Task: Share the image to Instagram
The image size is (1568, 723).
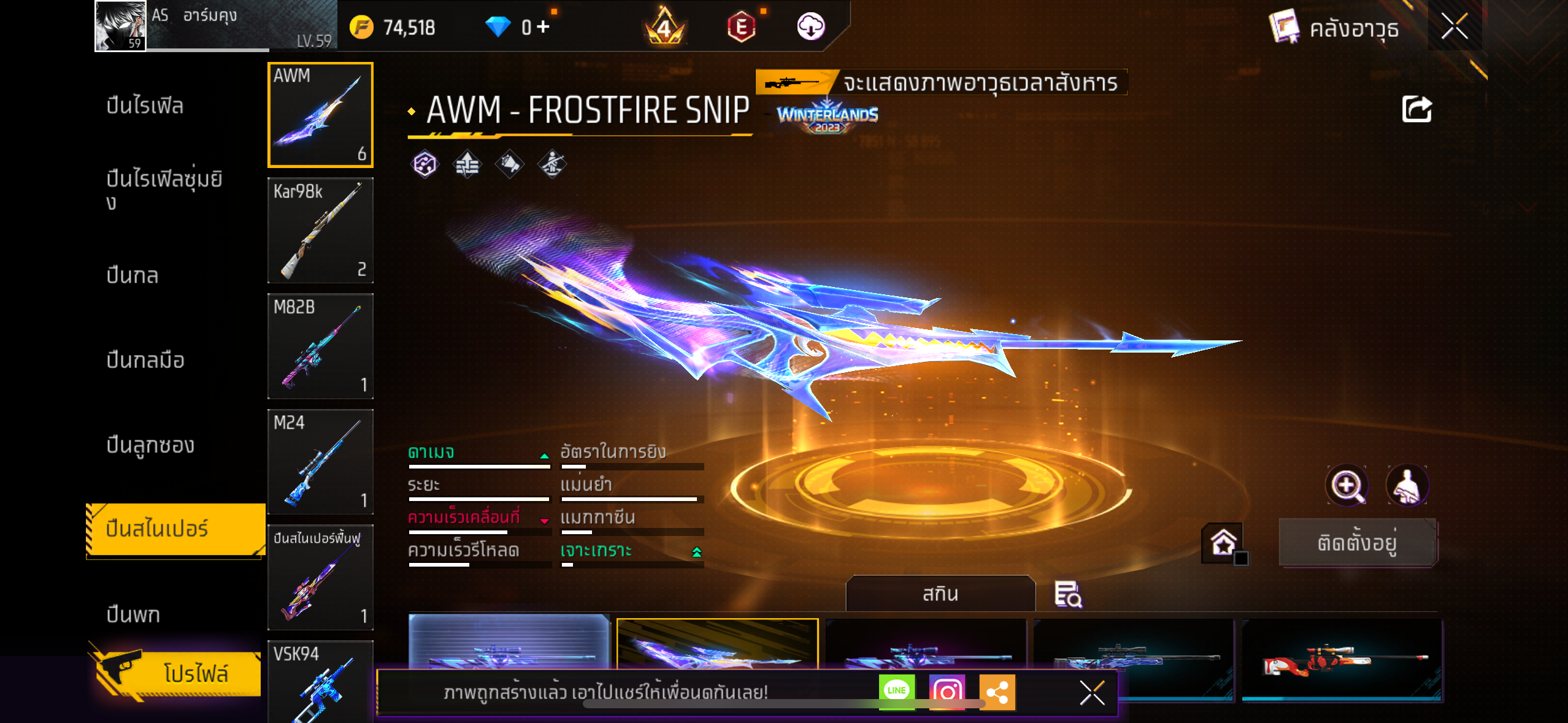Action: 947,691
